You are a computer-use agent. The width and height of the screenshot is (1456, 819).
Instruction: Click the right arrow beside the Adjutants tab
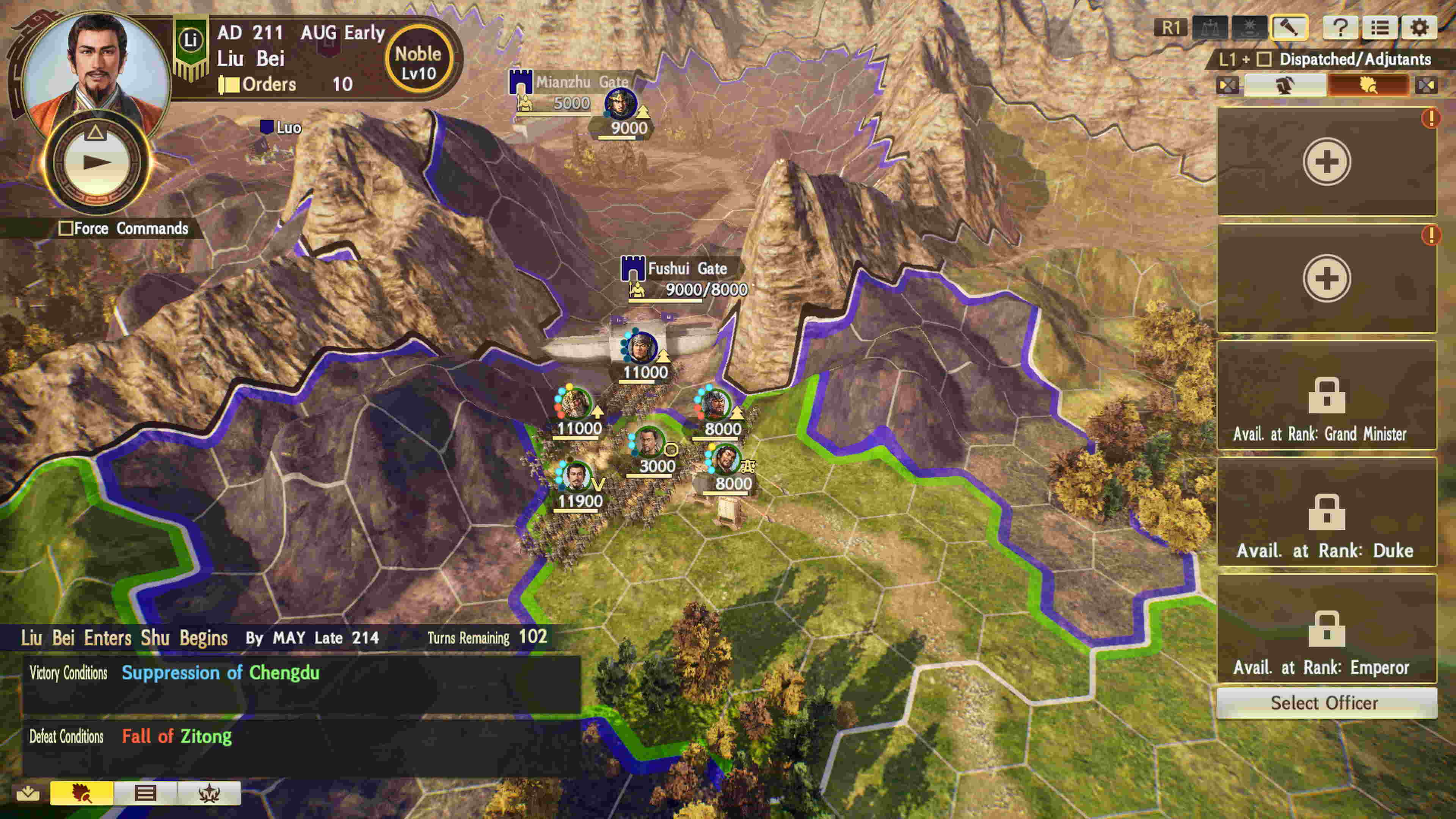(x=1432, y=85)
